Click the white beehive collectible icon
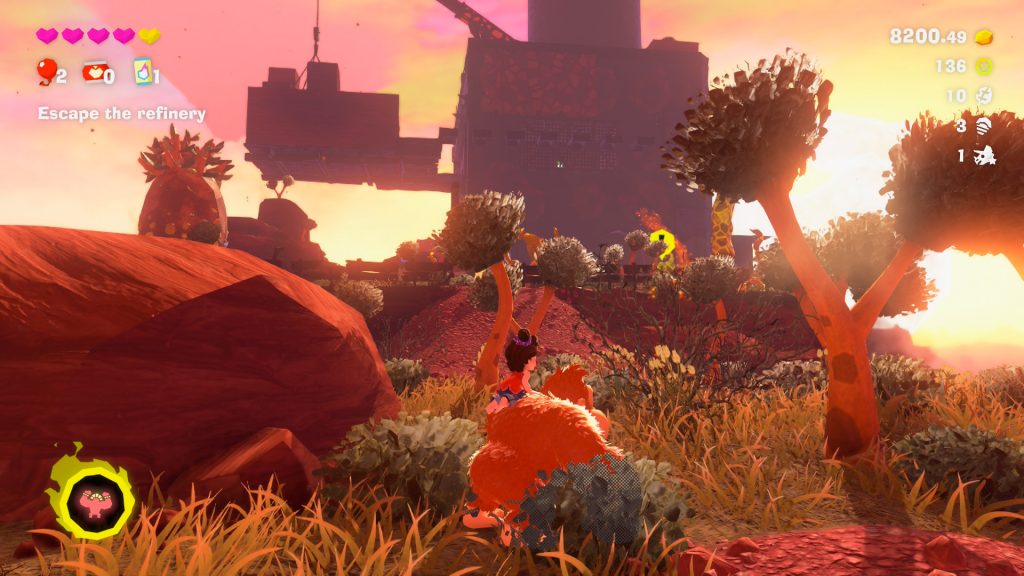The height and width of the screenshot is (576, 1024). point(984,126)
